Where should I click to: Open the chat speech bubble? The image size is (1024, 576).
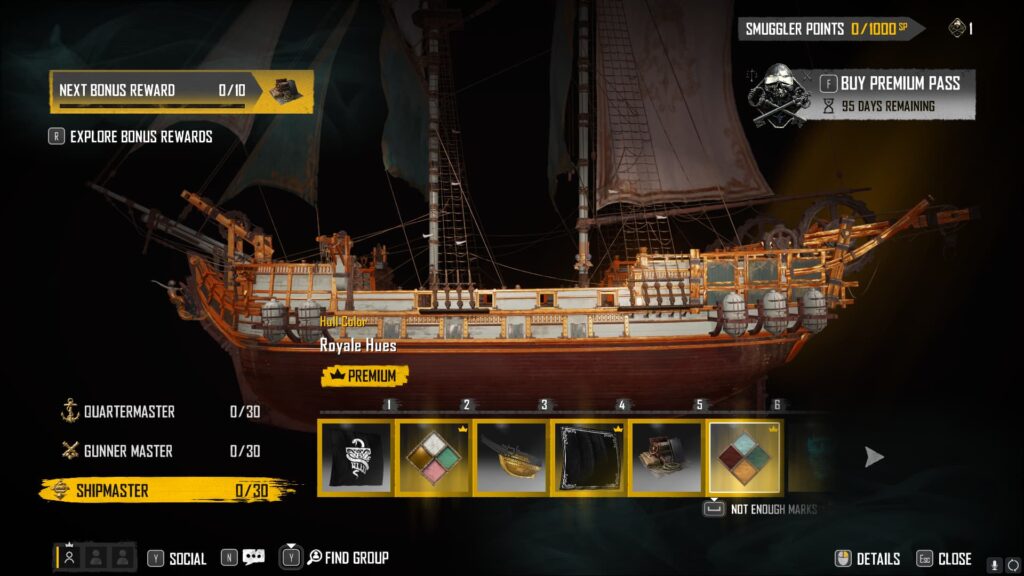(x=253, y=557)
